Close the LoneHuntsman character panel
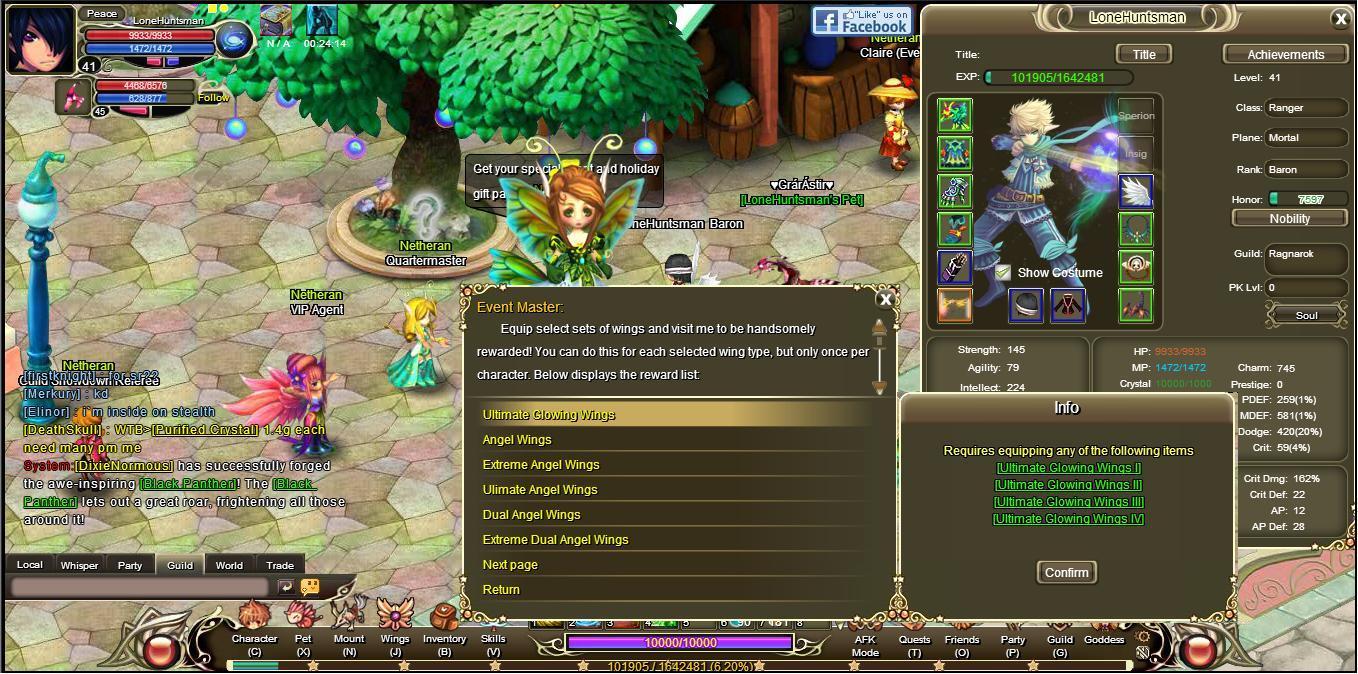 [x=1341, y=18]
